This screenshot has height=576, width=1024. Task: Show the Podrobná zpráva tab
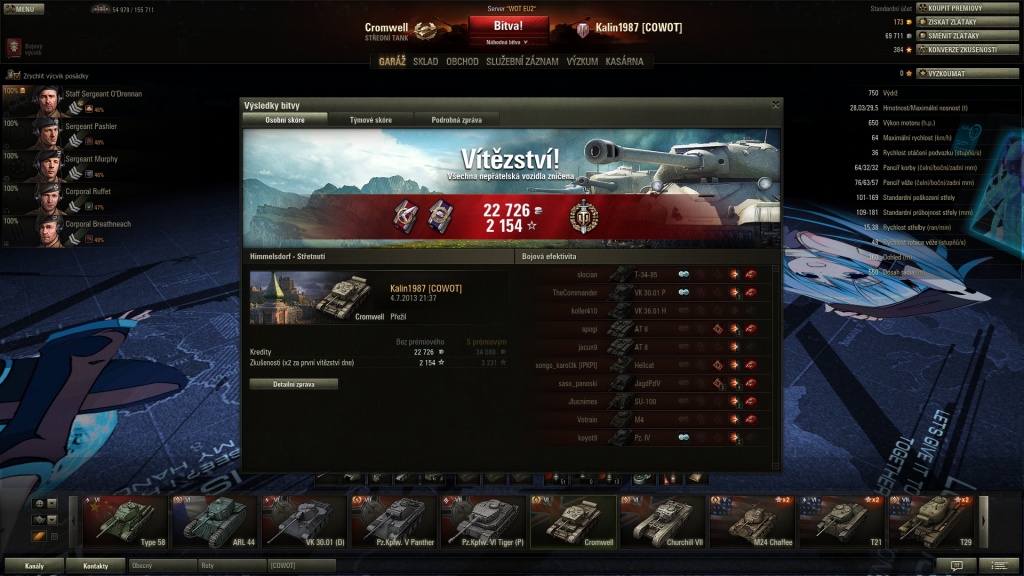click(456, 119)
